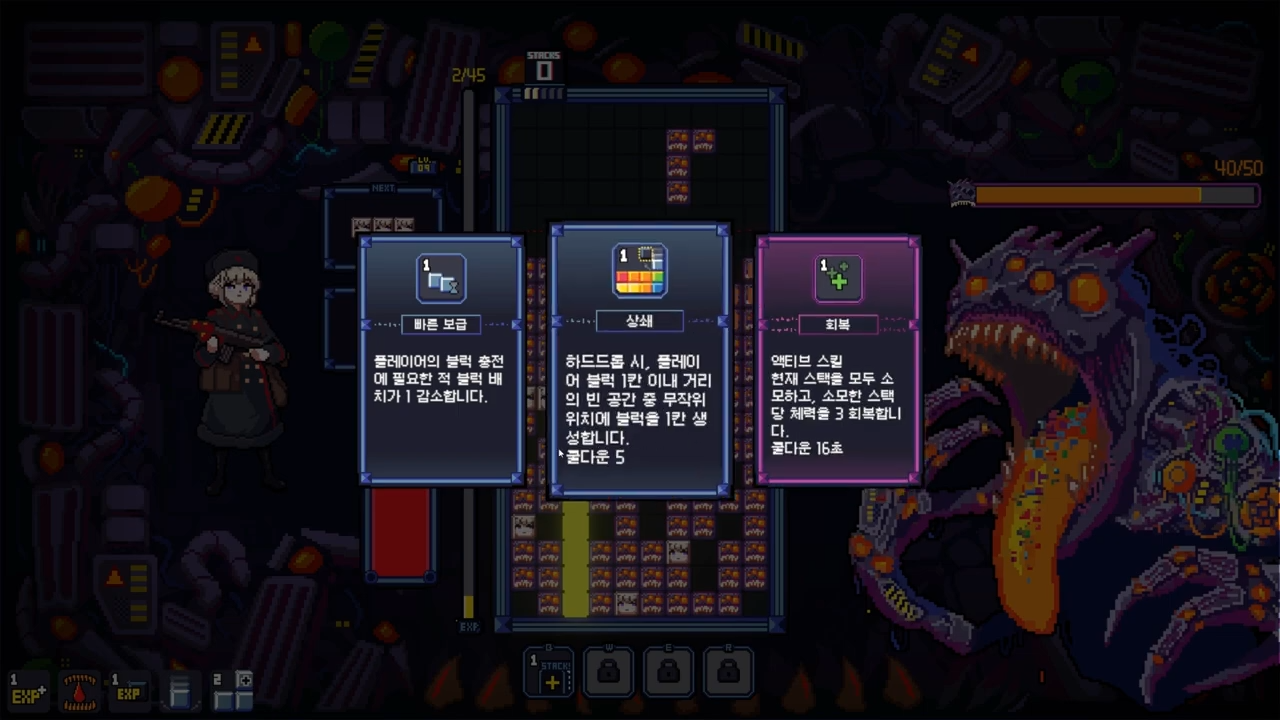The image size is (1280, 720).
Task: Click the STACKS counter above the board
Action: click(544, 65)
